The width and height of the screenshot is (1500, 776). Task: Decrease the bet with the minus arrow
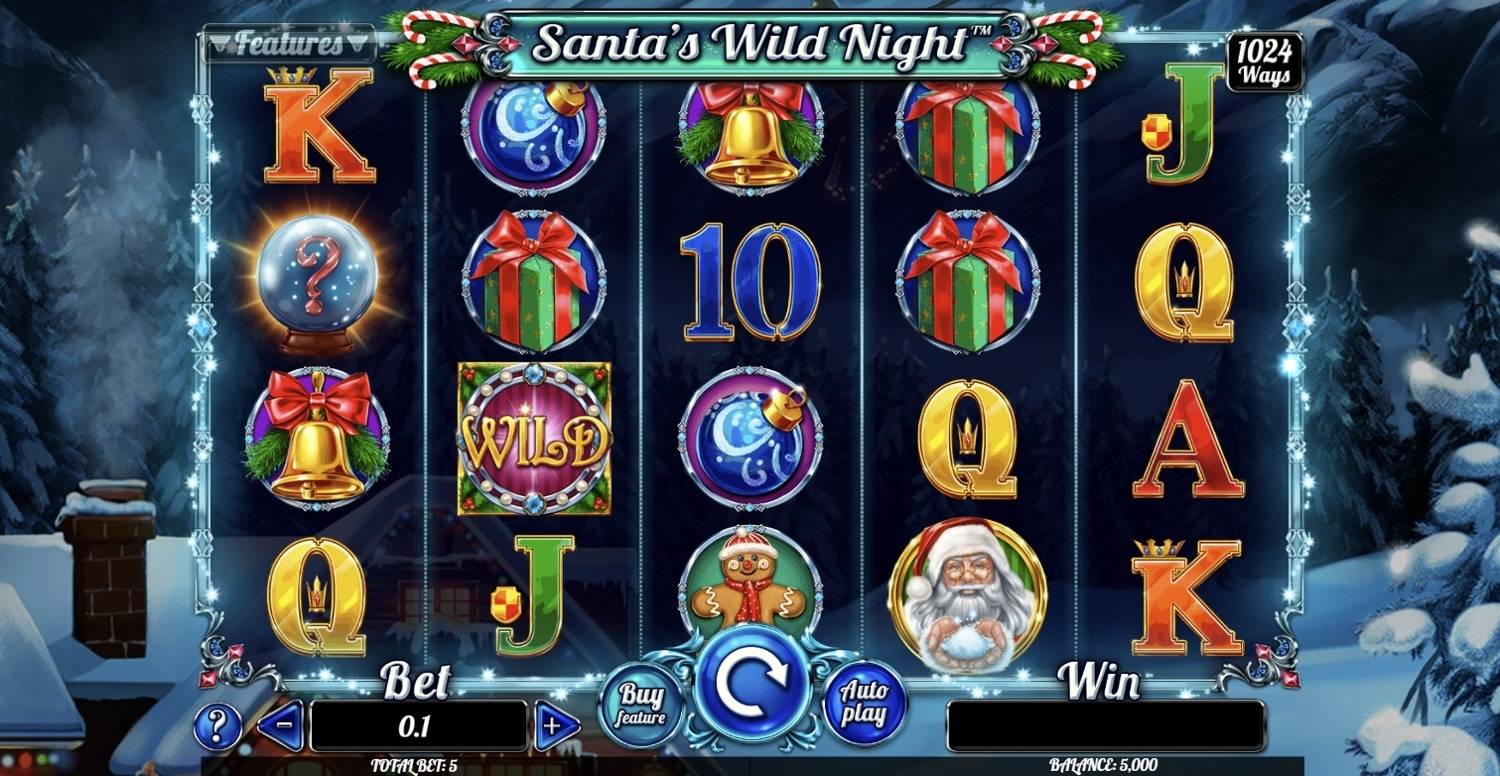pyautogui.click(x=281, y=726)
